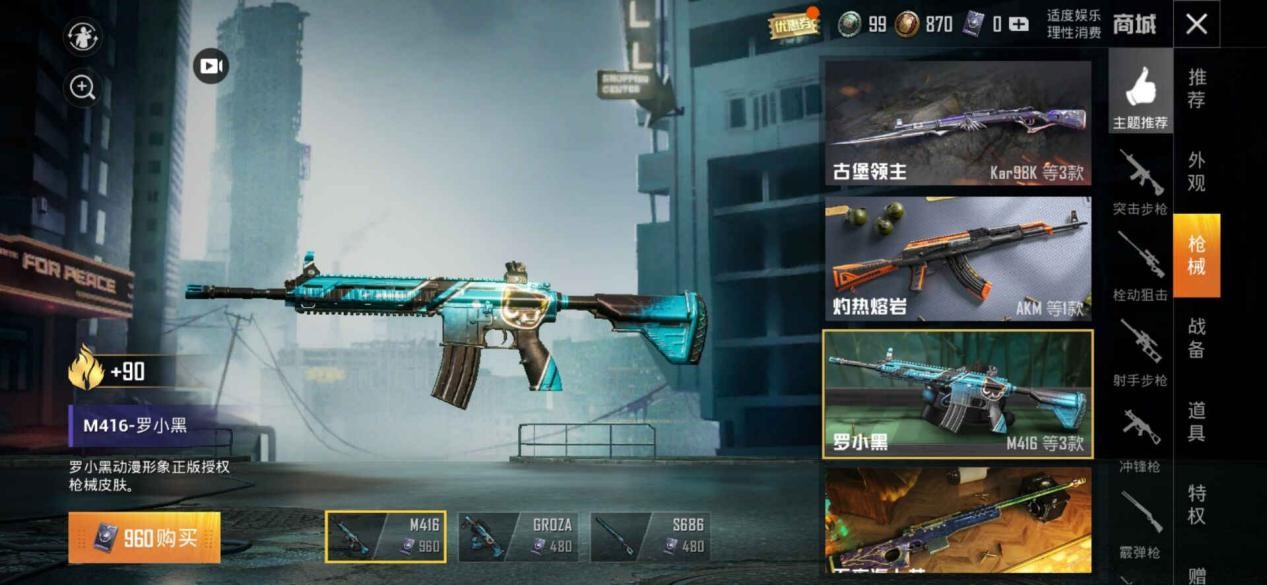Viewport: 1267px width, 585px height.
Task: Select the M416 skin variant
Action: coord(386,536)
